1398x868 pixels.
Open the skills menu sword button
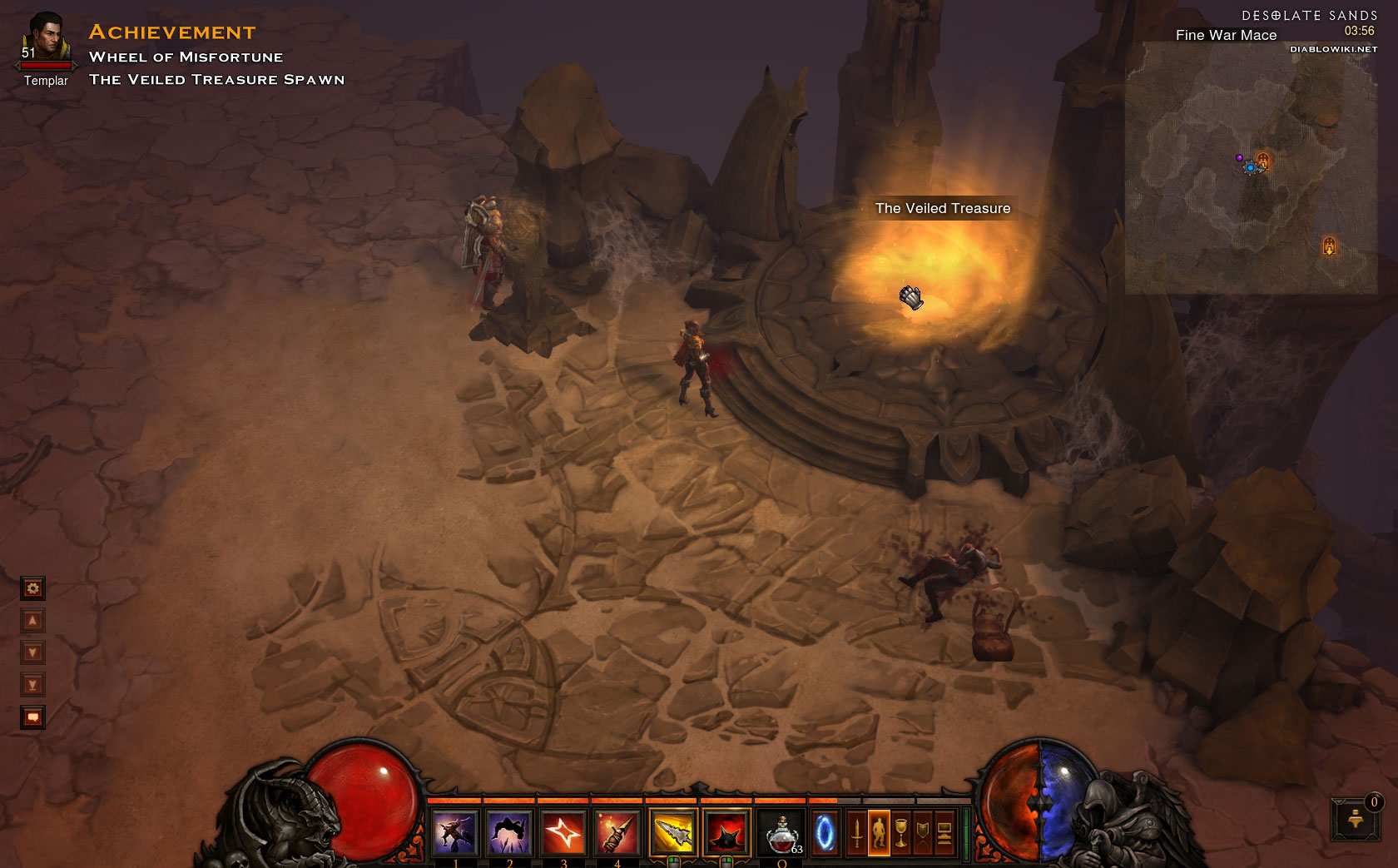[856, 832]
